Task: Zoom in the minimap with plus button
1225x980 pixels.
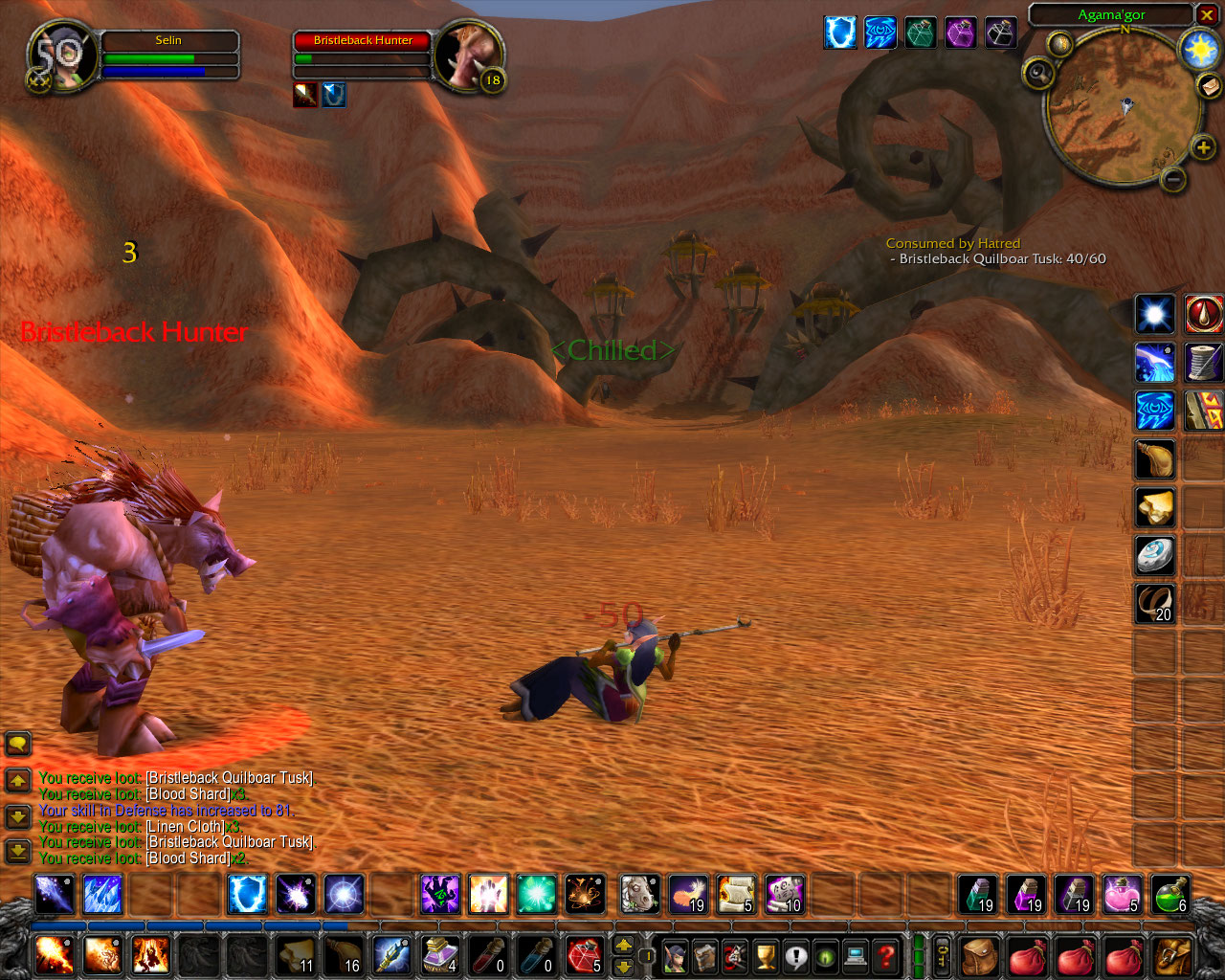Action: [x=1203, y=146]
